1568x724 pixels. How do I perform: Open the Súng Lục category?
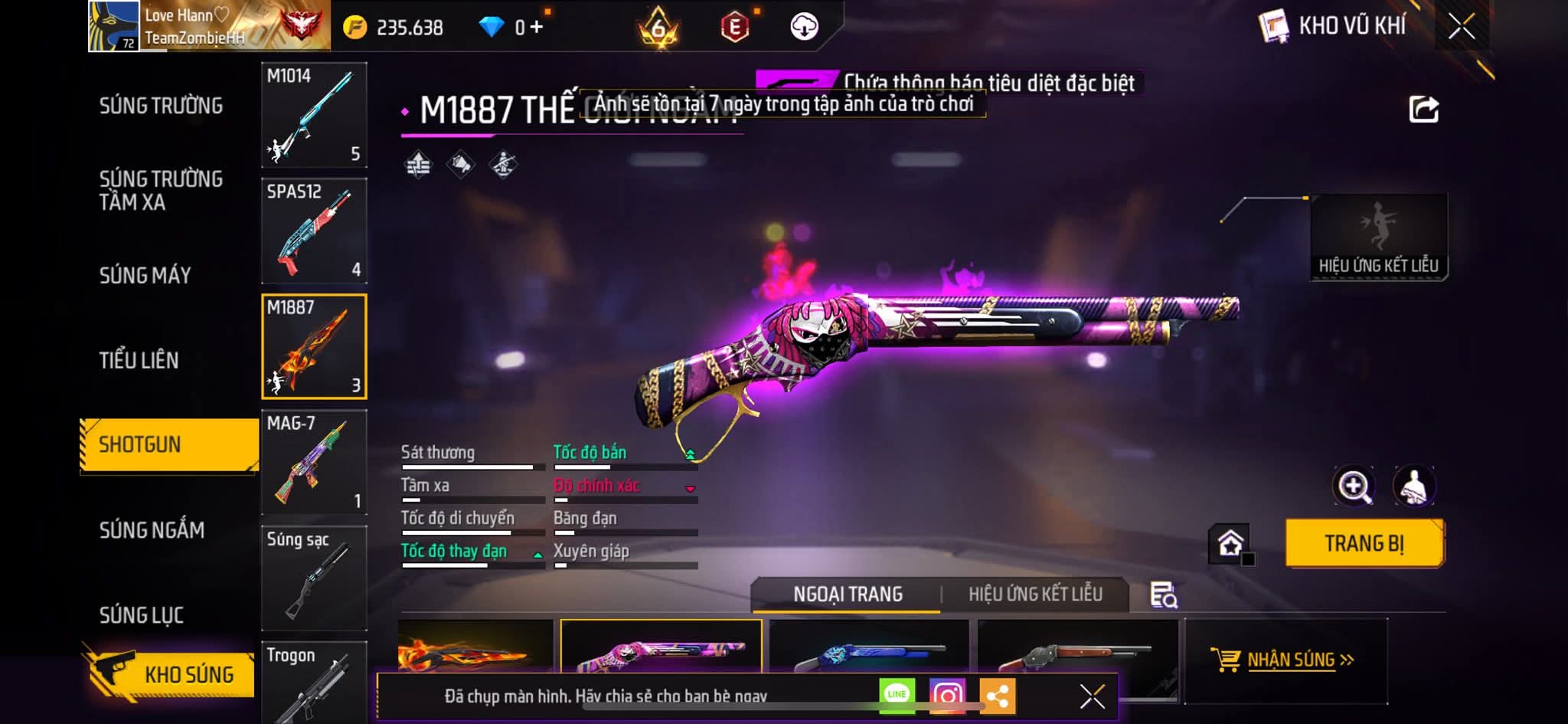[141, 615]
